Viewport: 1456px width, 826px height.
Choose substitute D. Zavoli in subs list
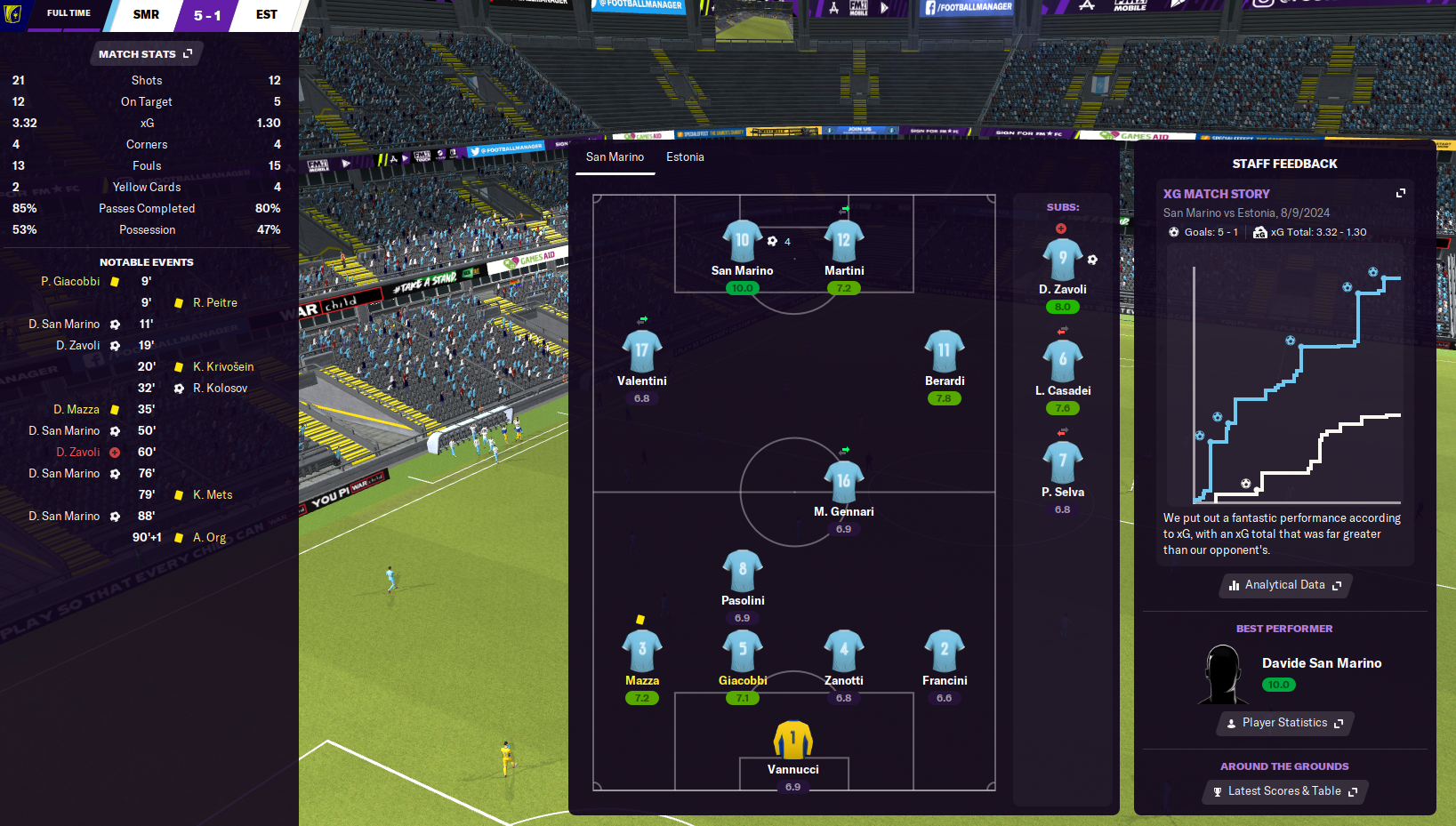1062,260
